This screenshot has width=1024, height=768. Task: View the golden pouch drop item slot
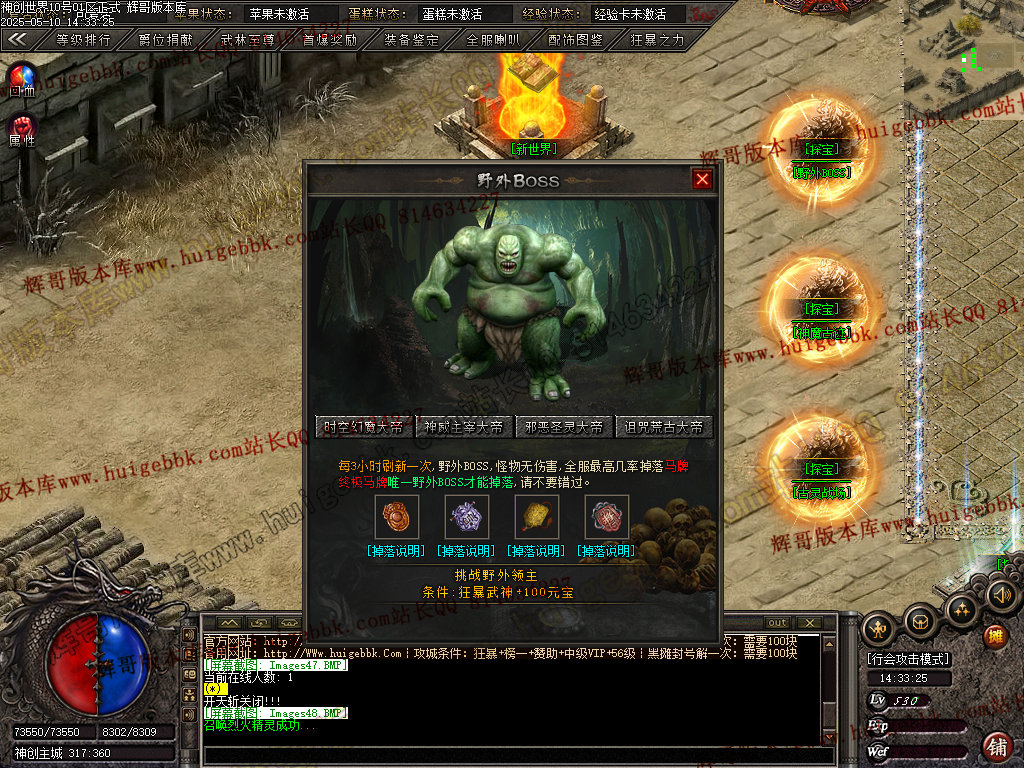click(x=535, y=517)
